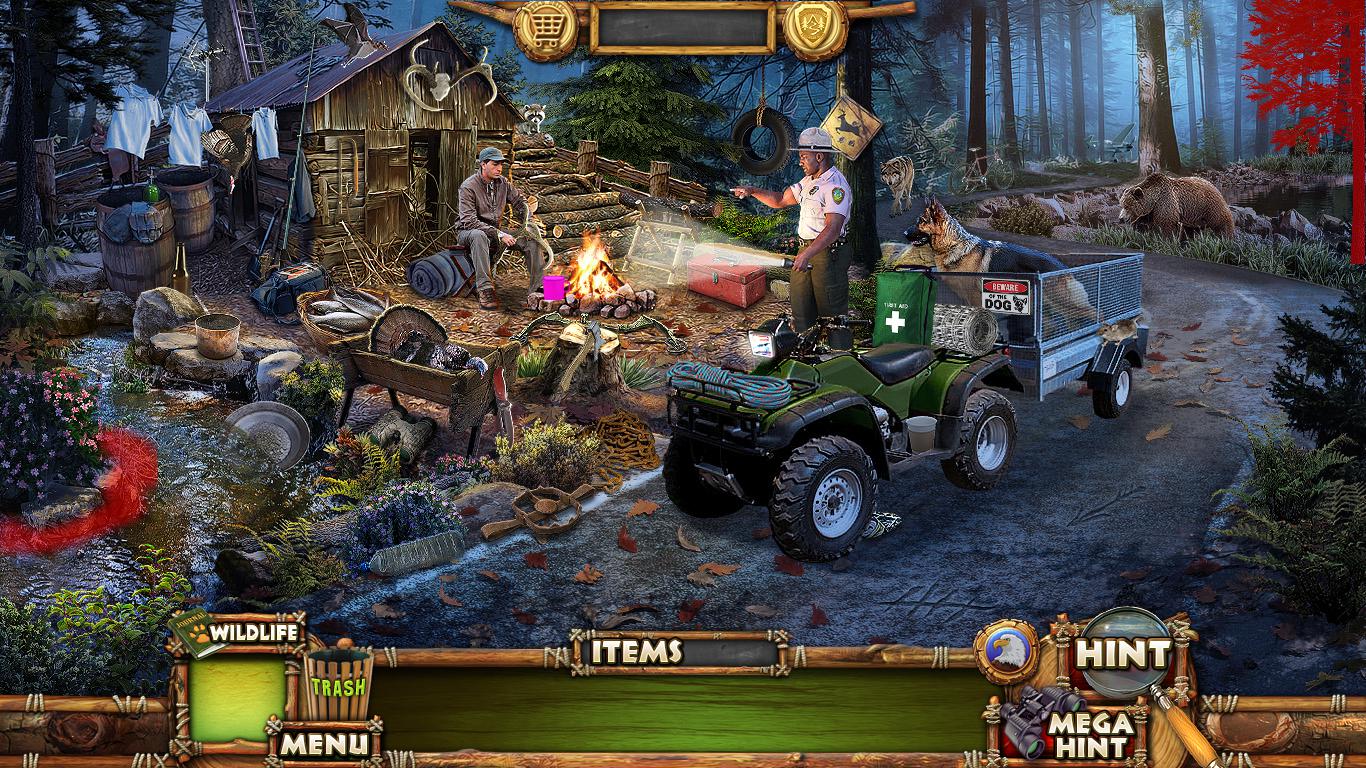This screenshot has width=1366, height=768.
Task: Use the Hint magnifying glass
Action: click(1122, 654)
